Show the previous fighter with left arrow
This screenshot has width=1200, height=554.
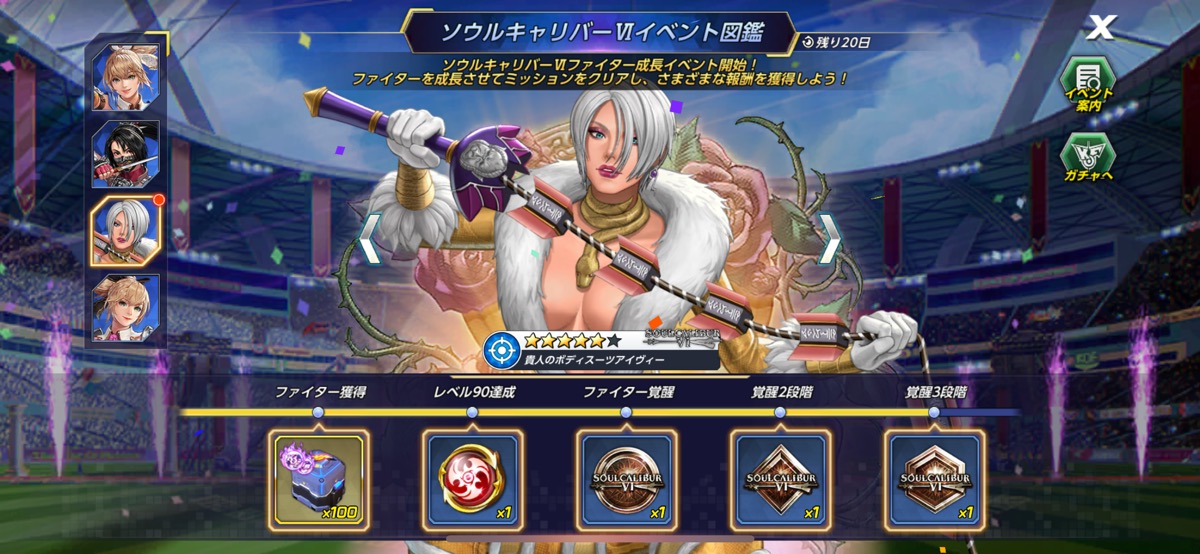(368, 239)
